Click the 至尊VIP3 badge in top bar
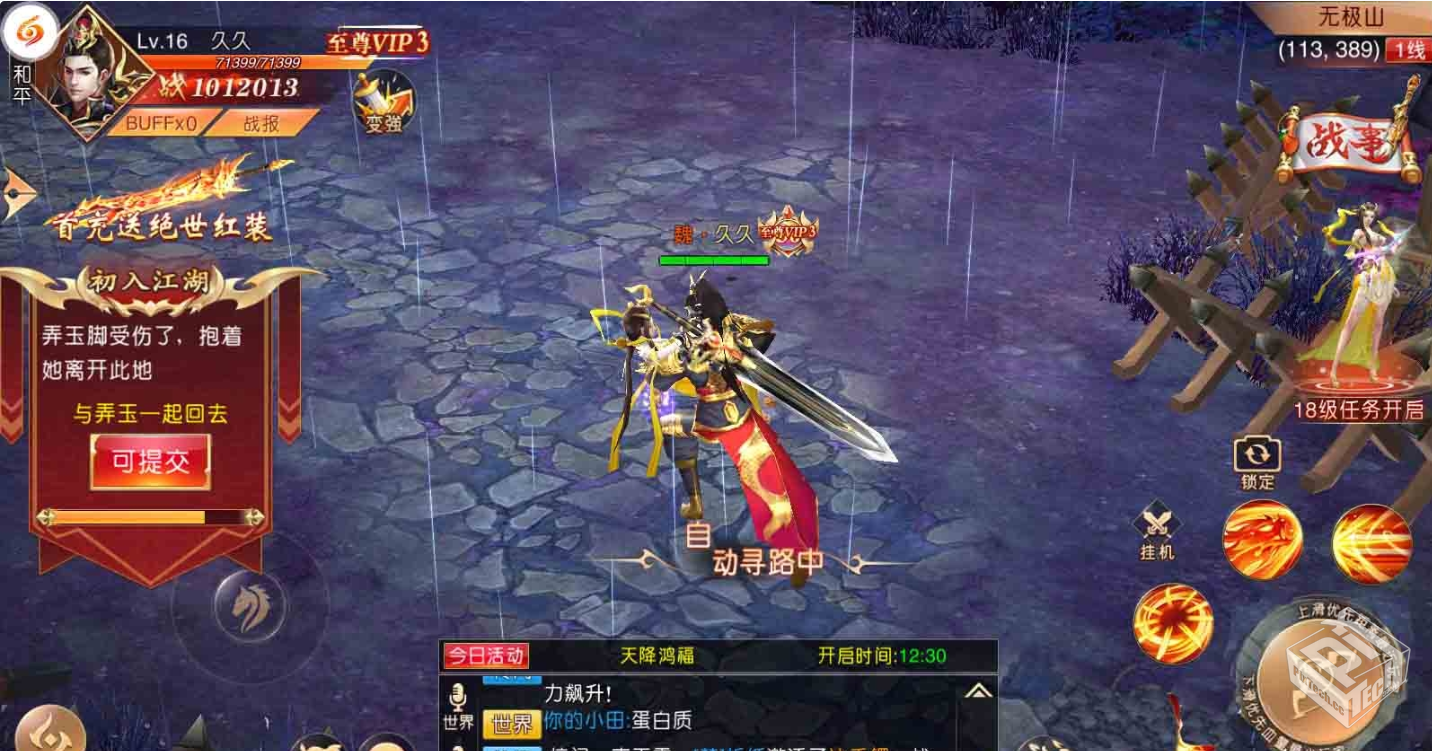The height and width of the screenshot is (751, 1432). tap(377, 42)
